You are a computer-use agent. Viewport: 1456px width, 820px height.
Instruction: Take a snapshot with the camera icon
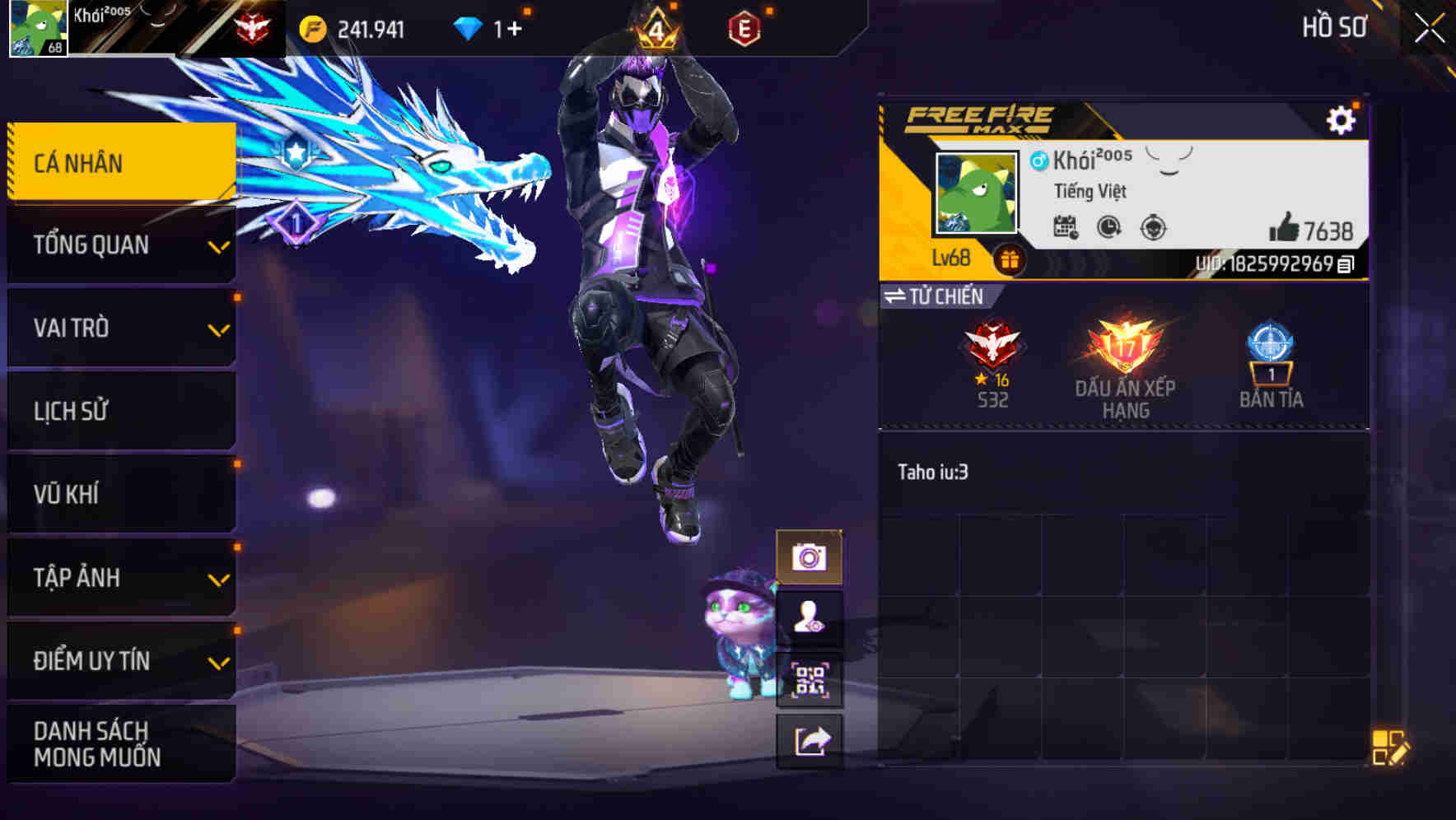click(811, 555)
